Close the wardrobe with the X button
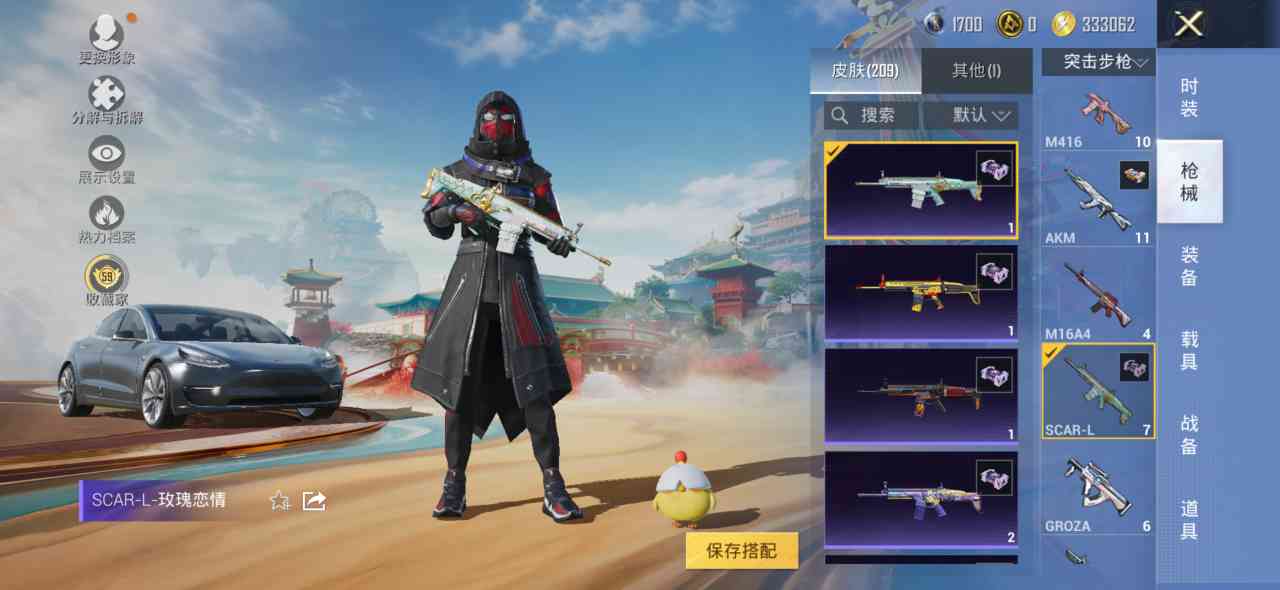 point(1188,24)
